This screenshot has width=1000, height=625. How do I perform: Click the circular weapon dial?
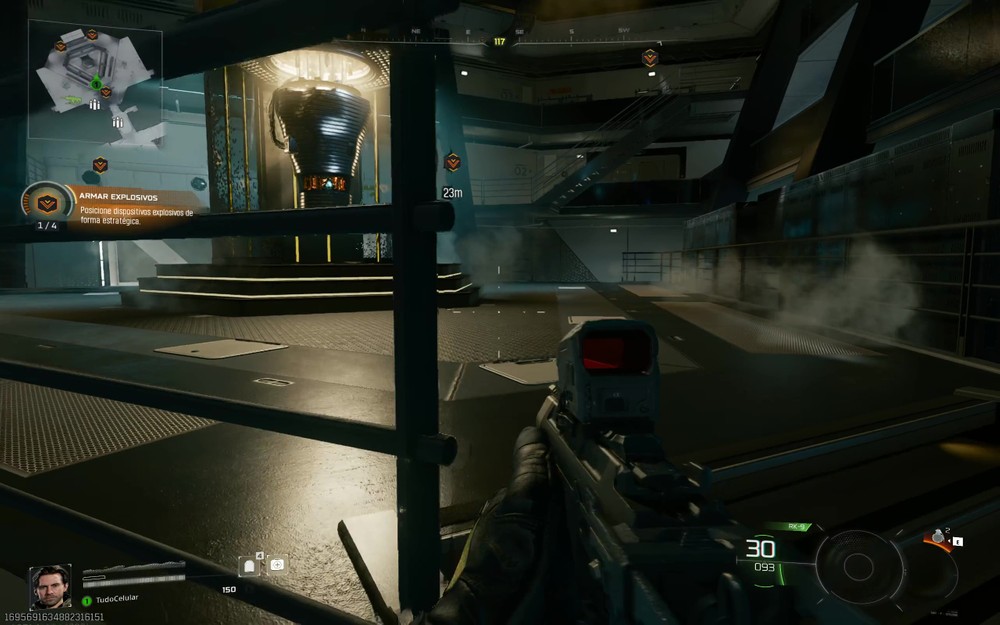857,567
